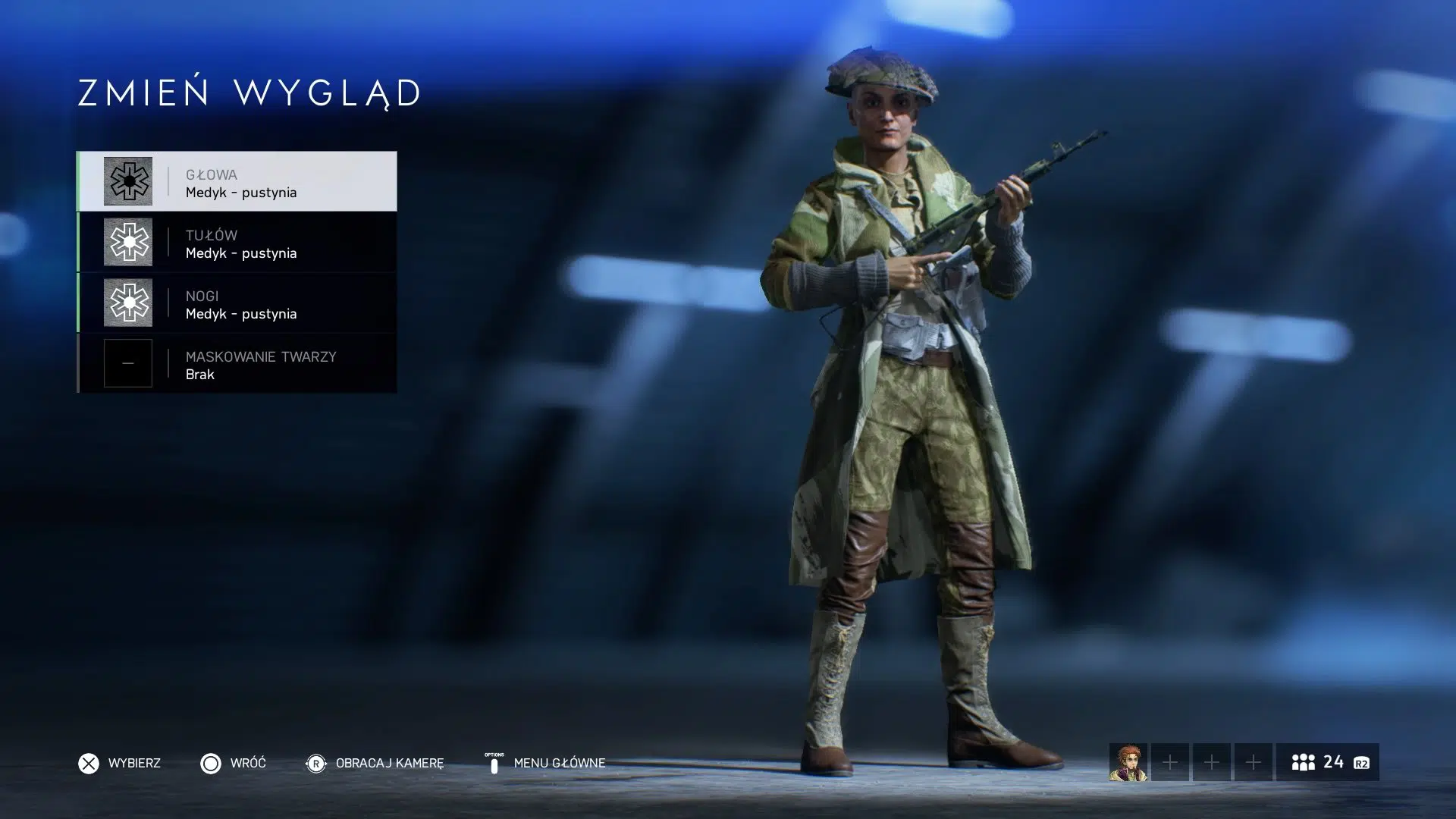The width and height of the screenshot is (1456, 819).
Task: Open the player count social panel
Action: coord(1327,762)
